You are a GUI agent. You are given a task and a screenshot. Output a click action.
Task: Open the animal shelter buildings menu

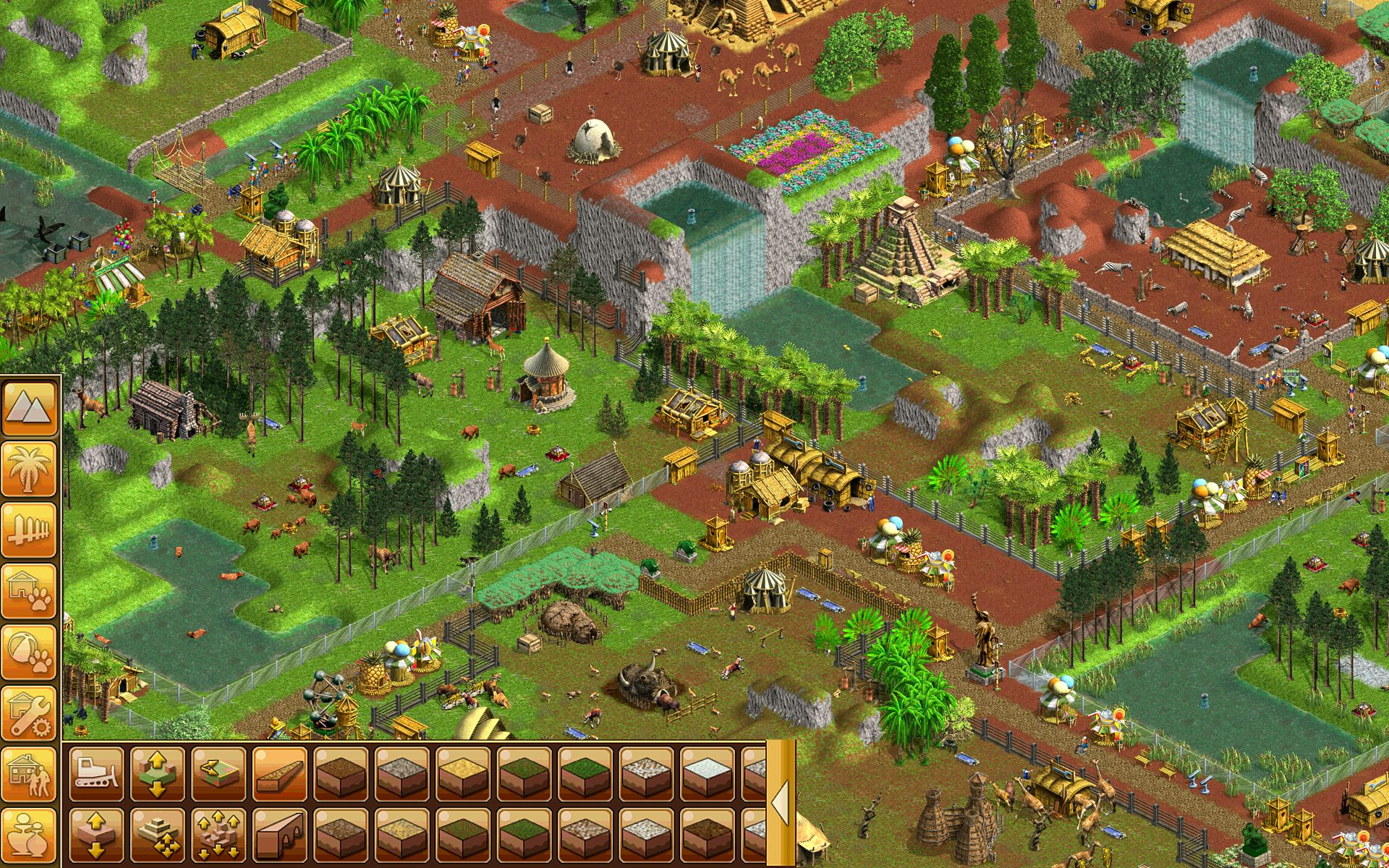(30, 587)
